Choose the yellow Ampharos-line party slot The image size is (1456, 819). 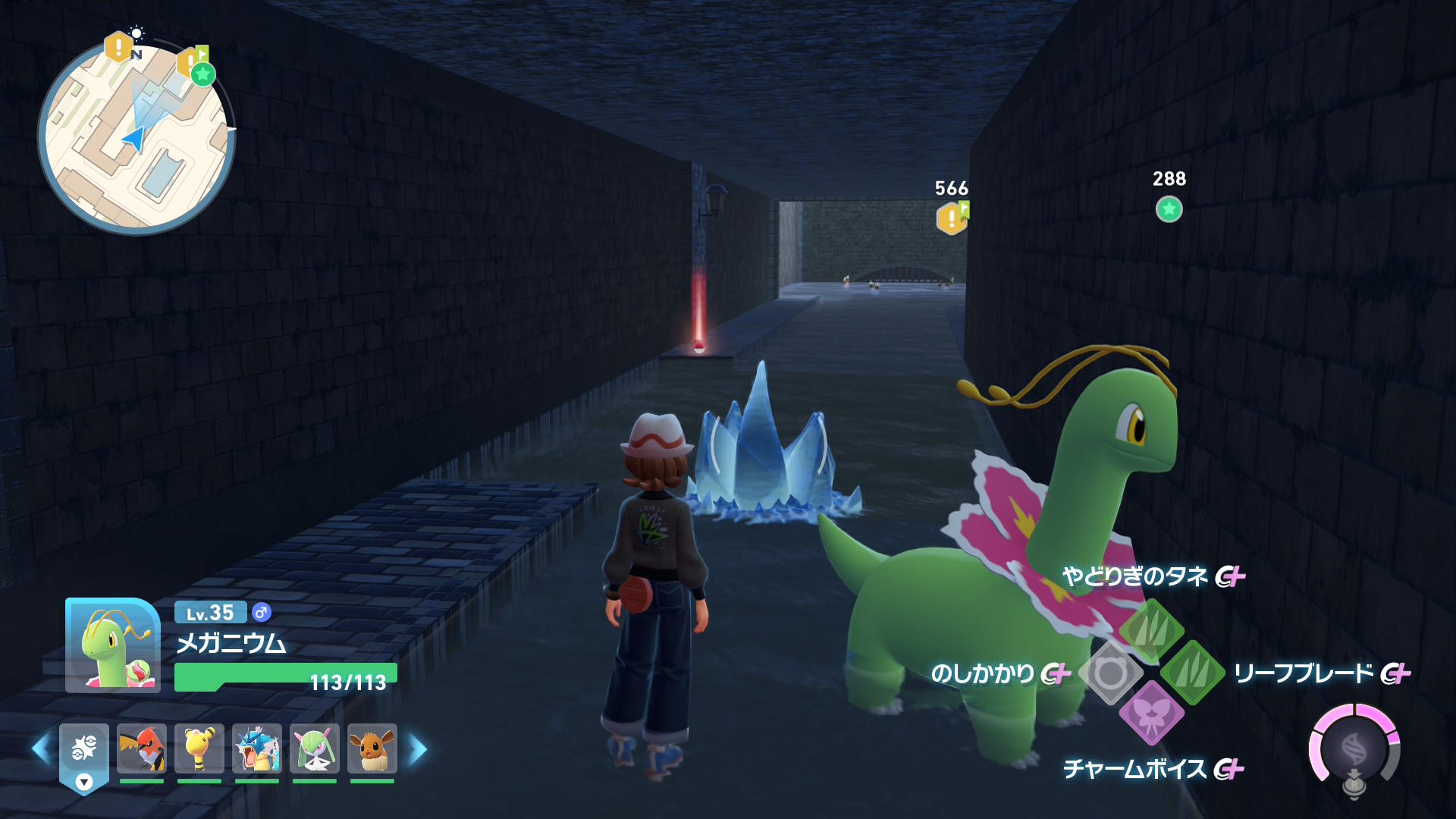(199, 748)
